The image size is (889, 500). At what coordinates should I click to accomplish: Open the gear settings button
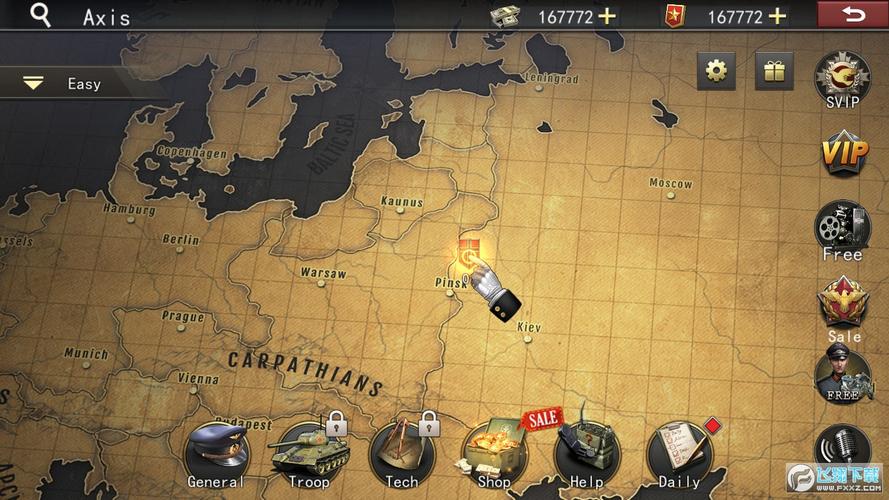coord(716,71)
